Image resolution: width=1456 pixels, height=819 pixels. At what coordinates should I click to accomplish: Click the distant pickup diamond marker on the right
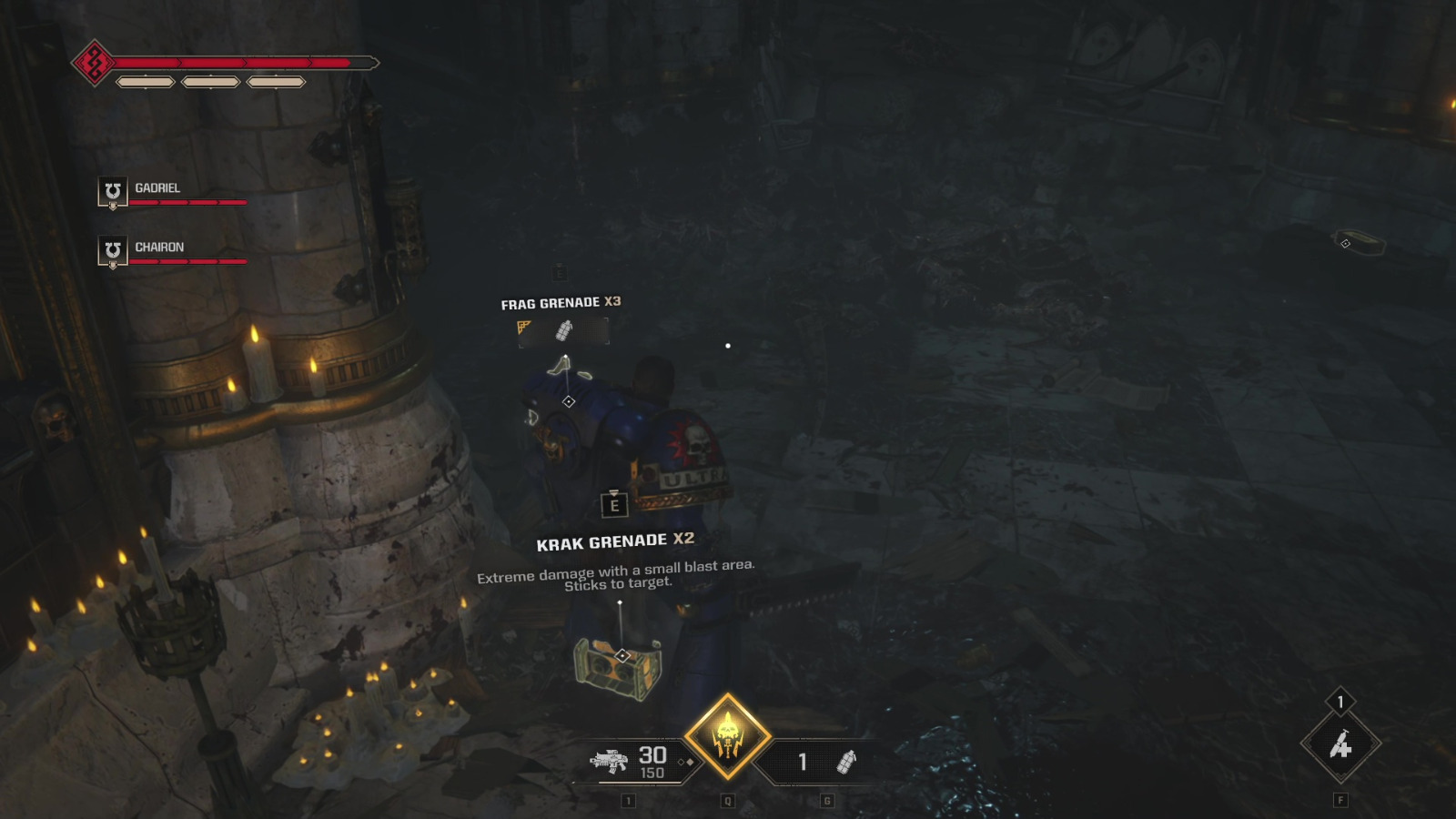(1344, 242)
